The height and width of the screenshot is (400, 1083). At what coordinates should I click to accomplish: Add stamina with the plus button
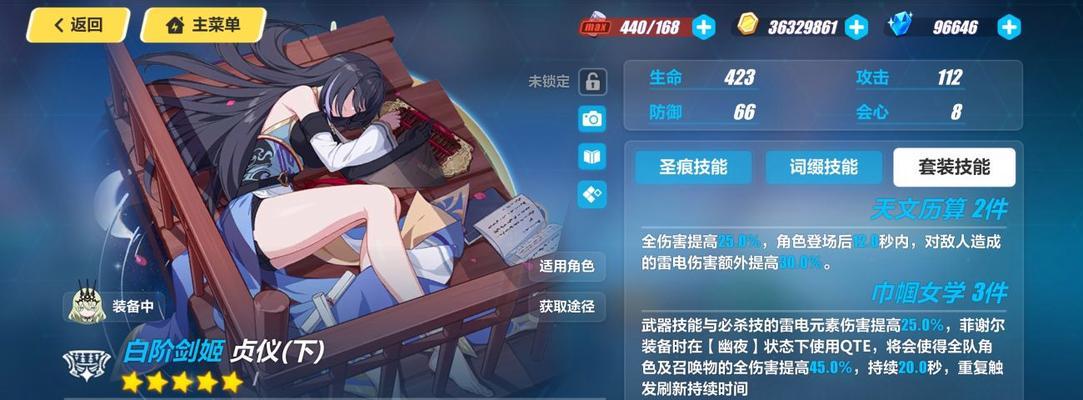tap(704, 27)
